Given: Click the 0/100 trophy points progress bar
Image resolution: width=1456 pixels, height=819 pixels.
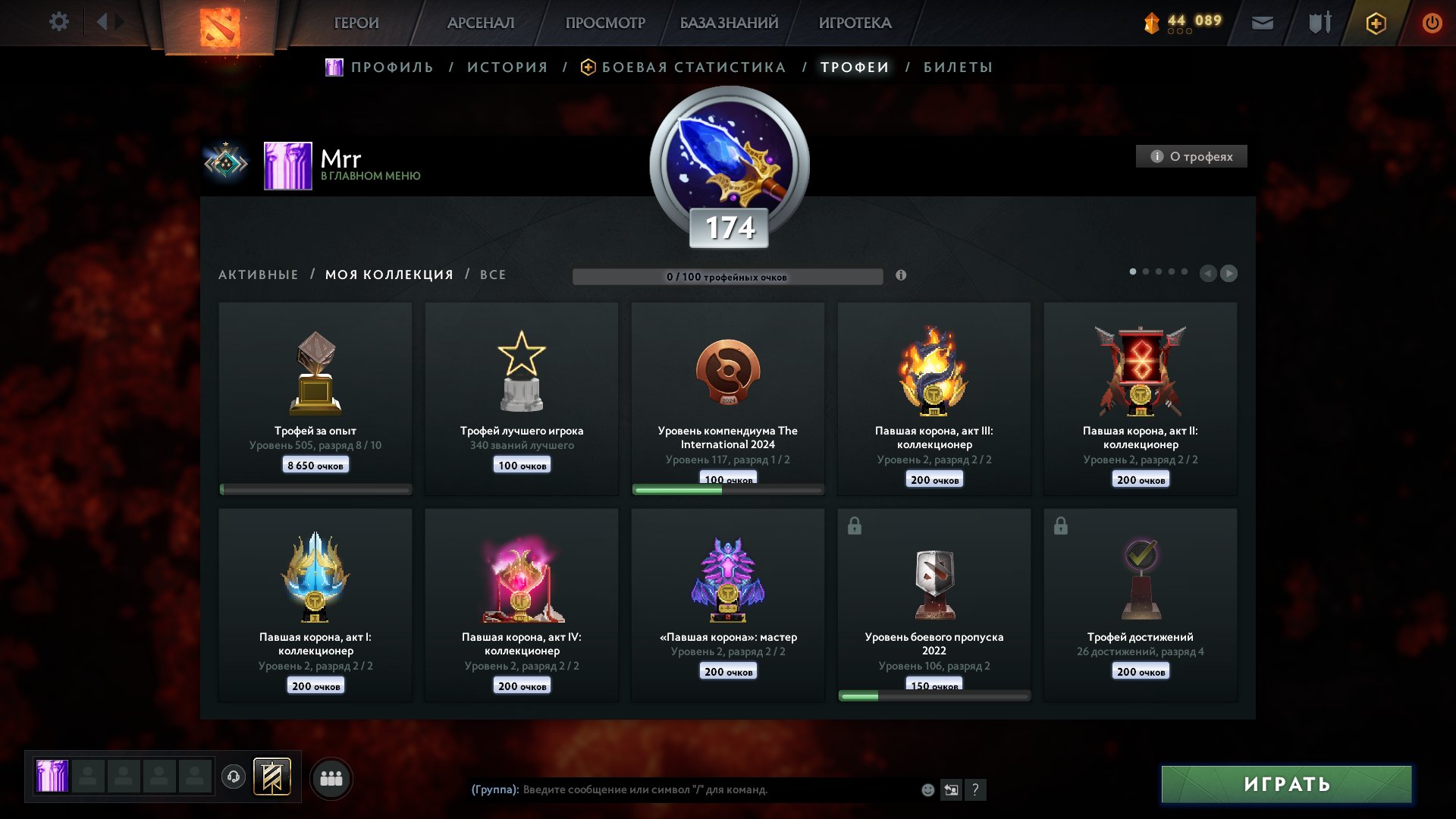Looking at the screenshot, I should click(728, 277).
